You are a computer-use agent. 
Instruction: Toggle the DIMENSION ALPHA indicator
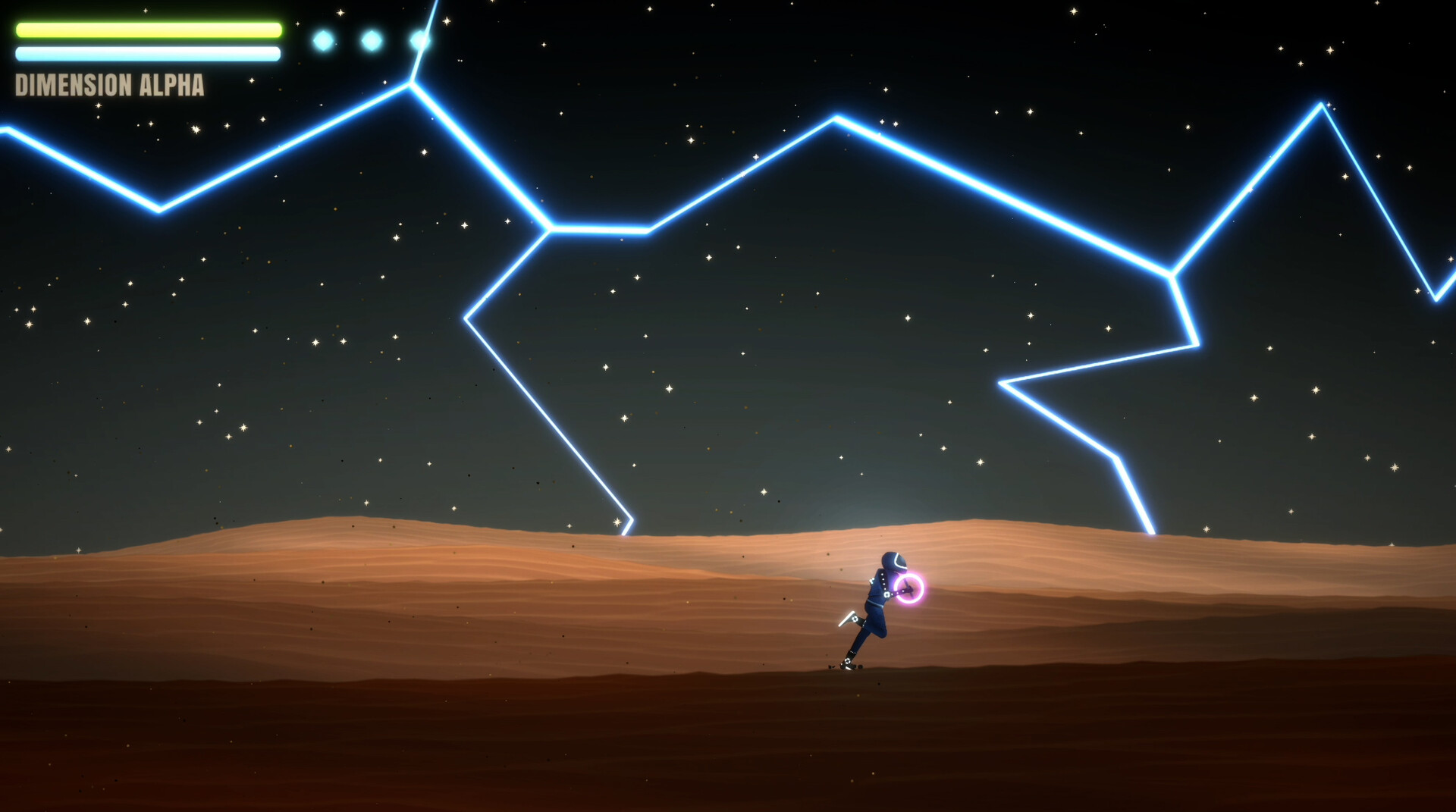[x=109, y=86]
